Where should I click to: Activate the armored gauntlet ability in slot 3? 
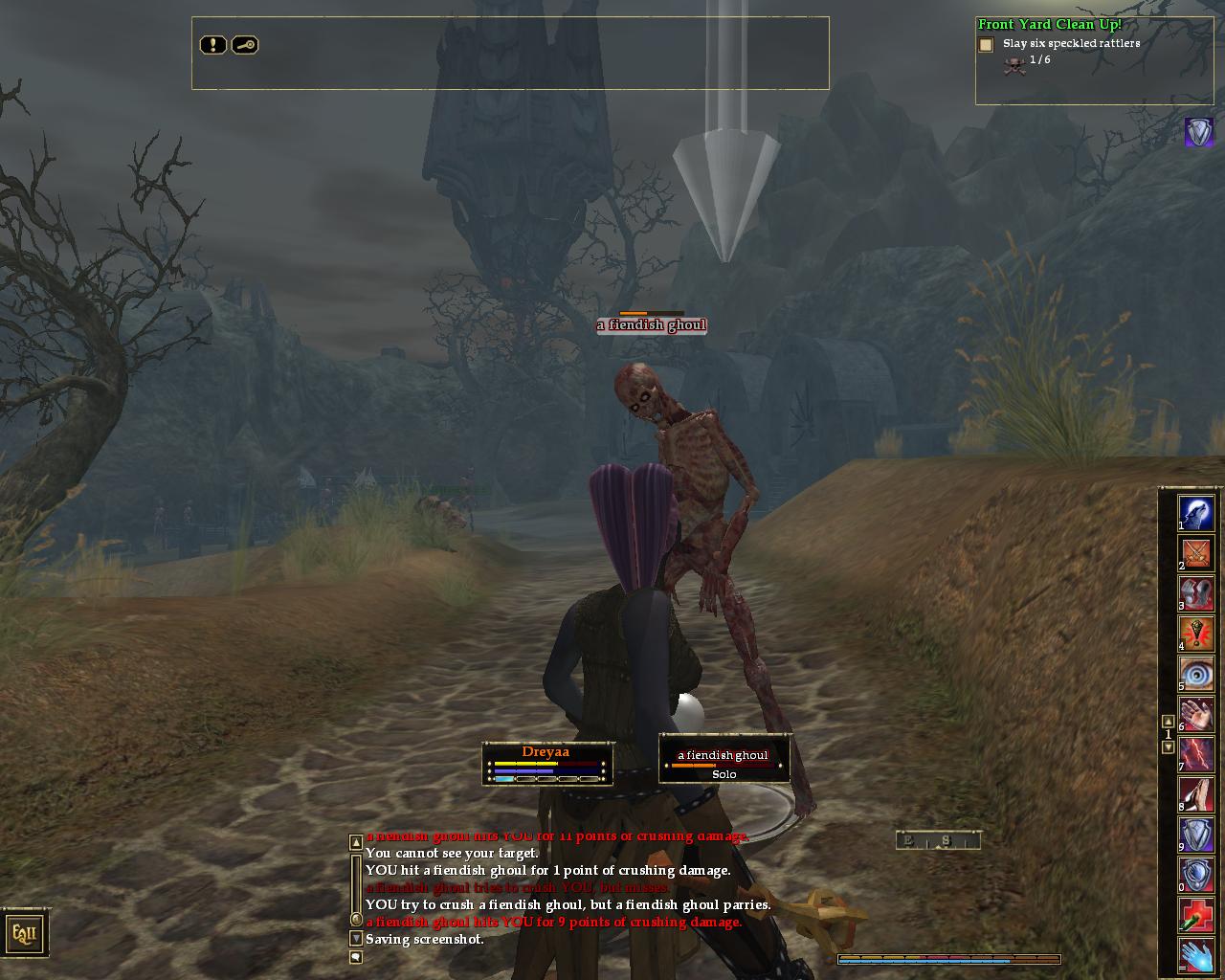(x=1196, y=593)
